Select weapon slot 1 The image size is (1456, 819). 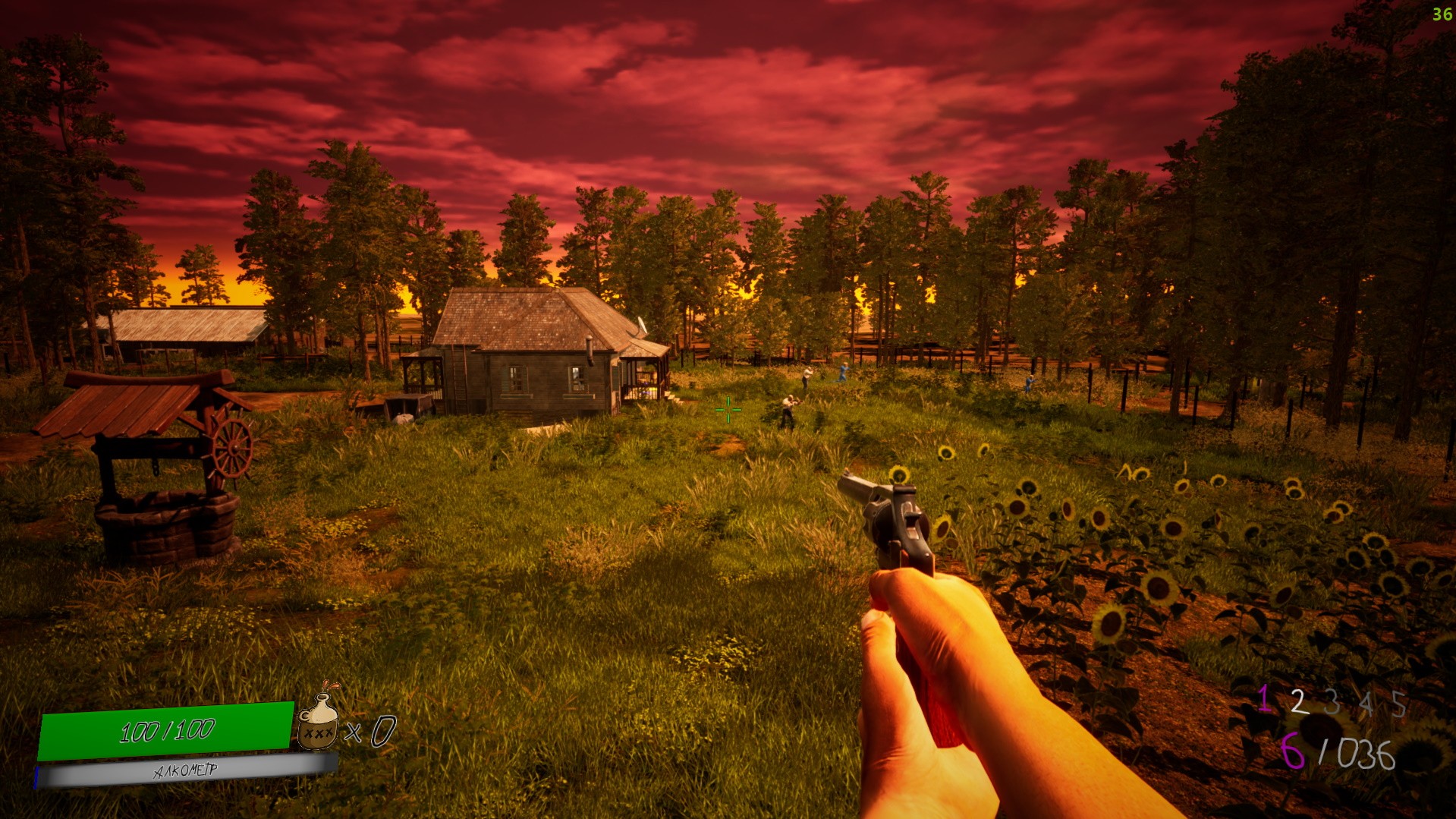1263,699
